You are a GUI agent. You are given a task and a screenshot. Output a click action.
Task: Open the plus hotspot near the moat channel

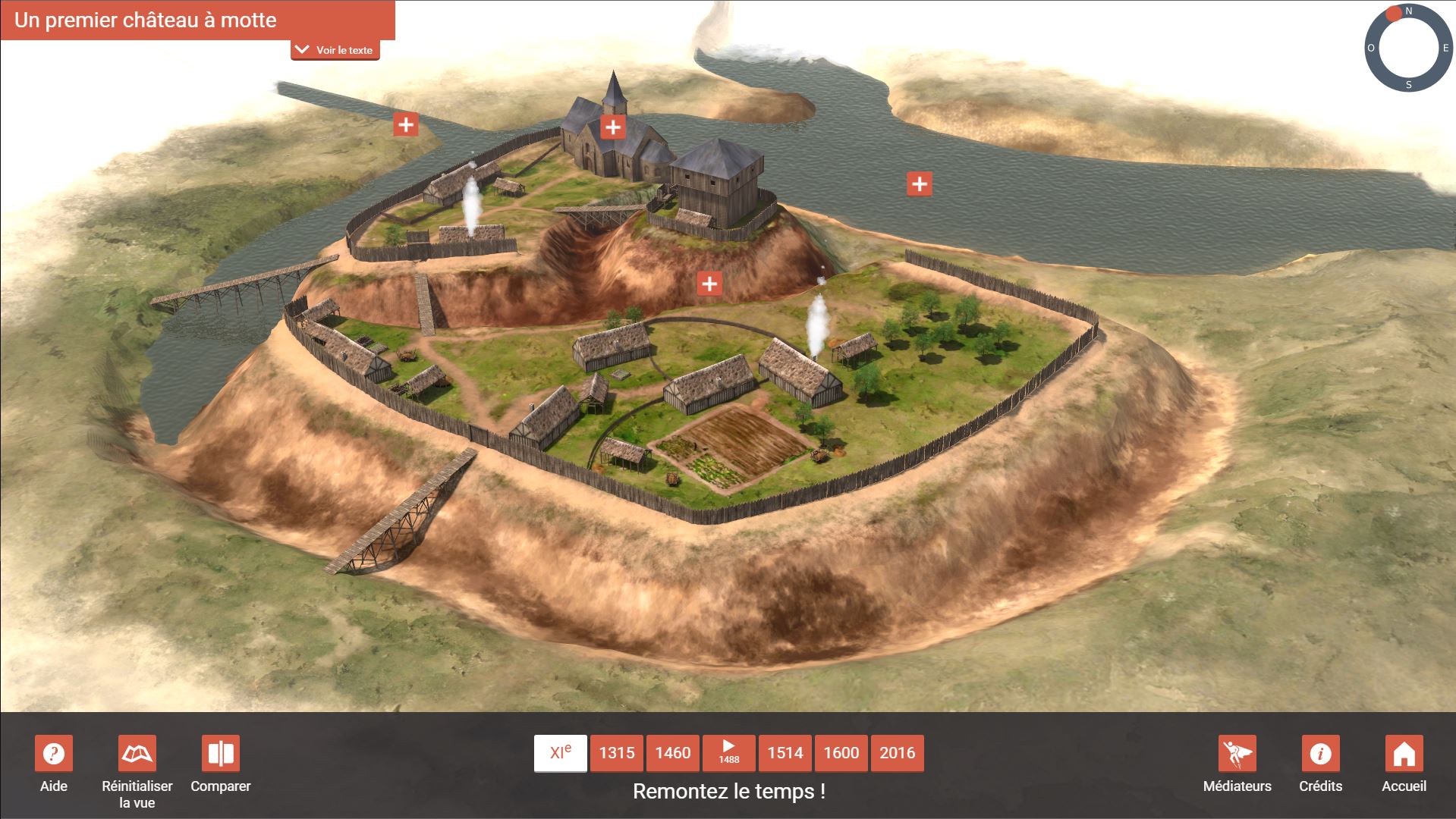[406, 124]
